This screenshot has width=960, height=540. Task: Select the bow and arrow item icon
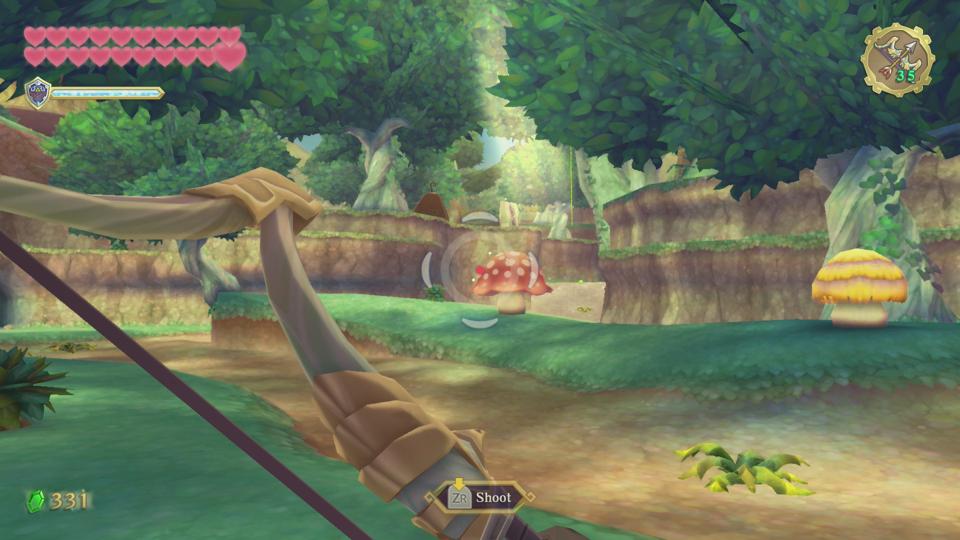tap(896, 58)
